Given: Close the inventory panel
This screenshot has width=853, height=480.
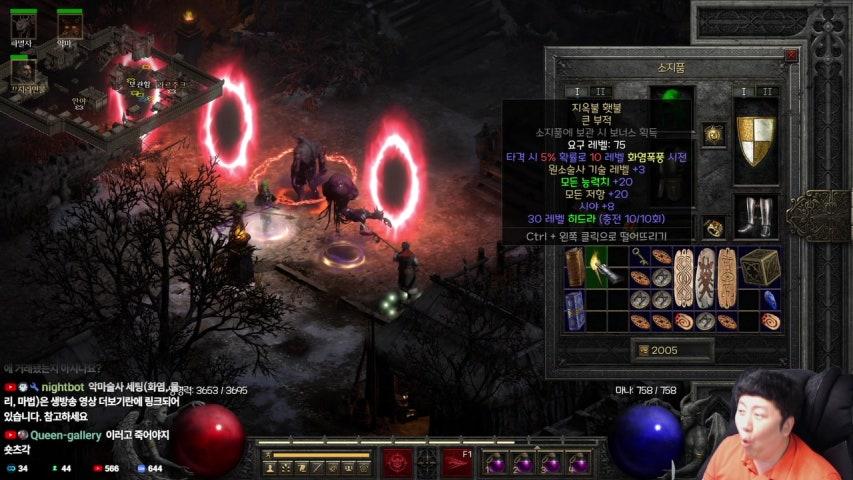Looking at the screenshot, I should [x=791, y=55].
